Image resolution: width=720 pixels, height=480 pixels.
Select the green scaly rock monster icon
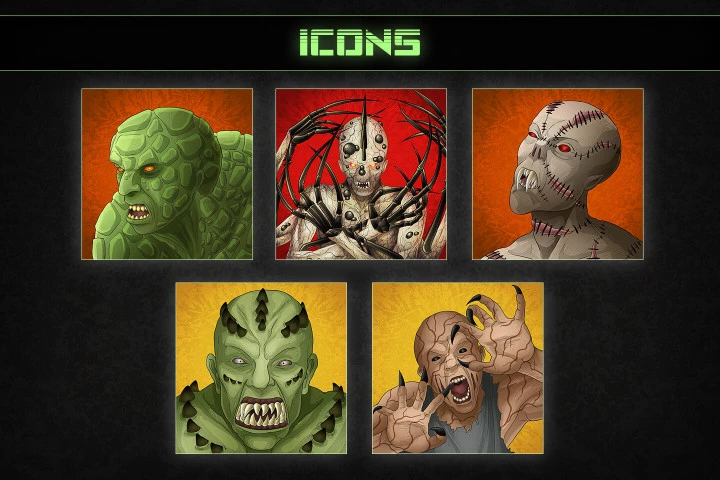coord(167,174)
